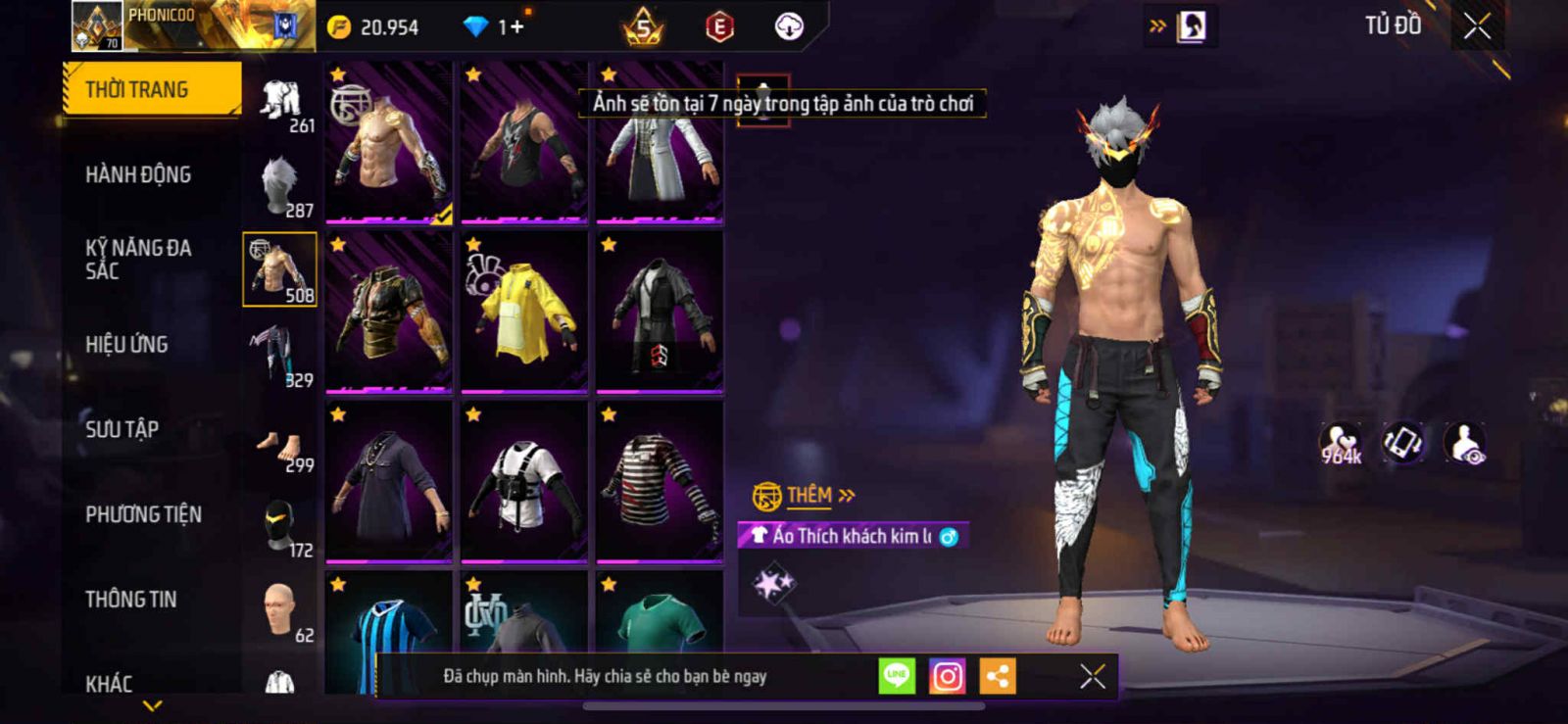Select the yellow hooded jacket

pyautogui.click(x=524, y=312)
